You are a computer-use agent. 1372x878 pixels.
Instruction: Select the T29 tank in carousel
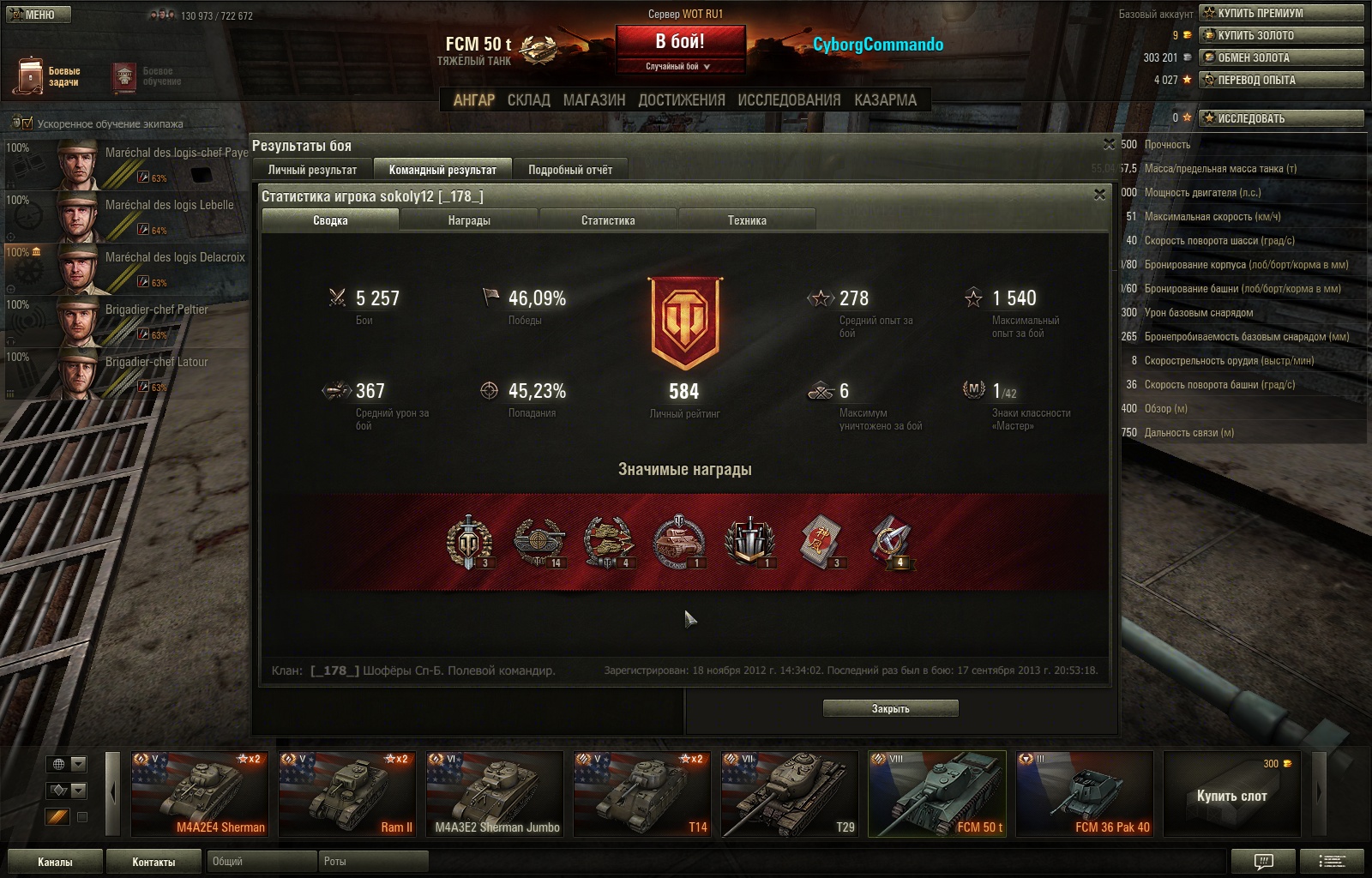790,793
